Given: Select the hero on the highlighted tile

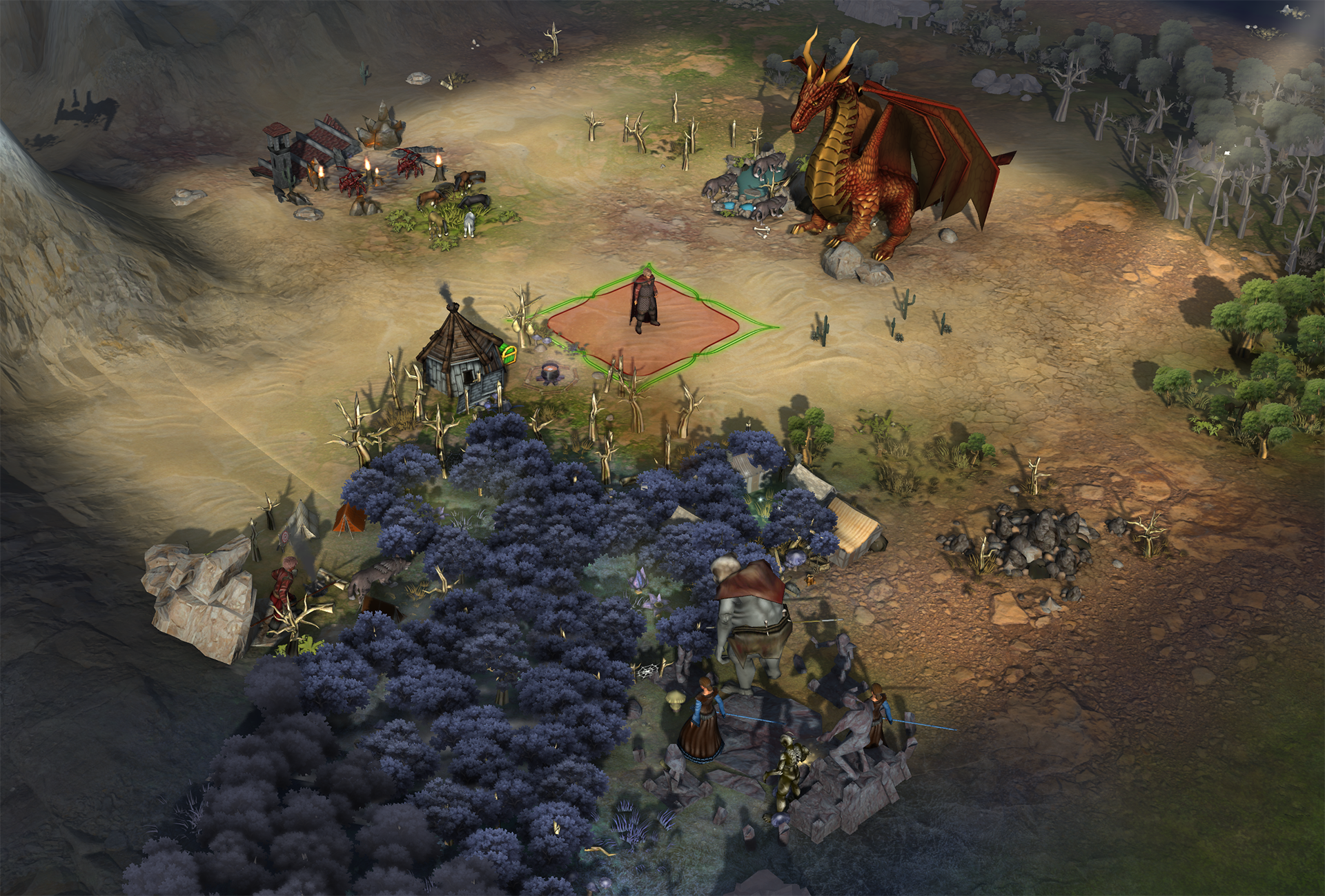Looking at the screenshot, I should tap(645, 301).
